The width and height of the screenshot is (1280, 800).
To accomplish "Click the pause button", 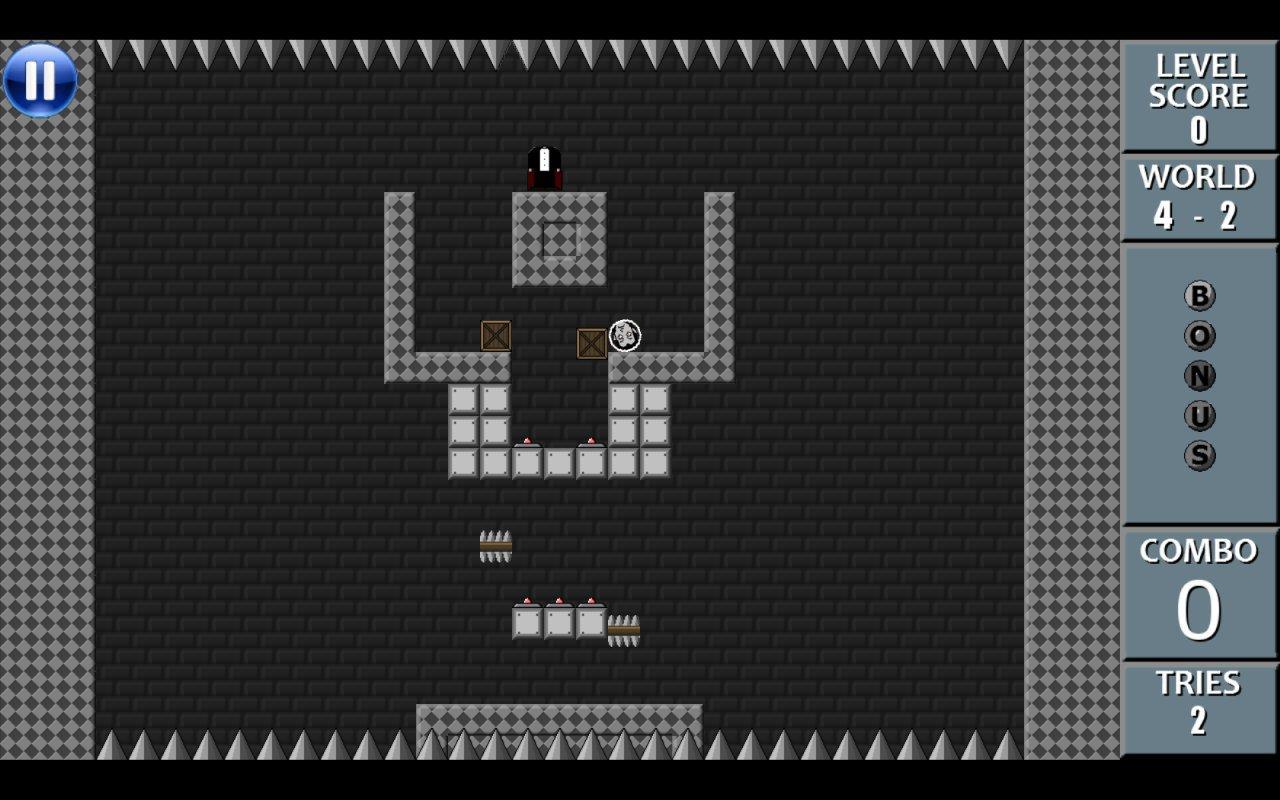I will pyautogui.click(x=40, y=80).
